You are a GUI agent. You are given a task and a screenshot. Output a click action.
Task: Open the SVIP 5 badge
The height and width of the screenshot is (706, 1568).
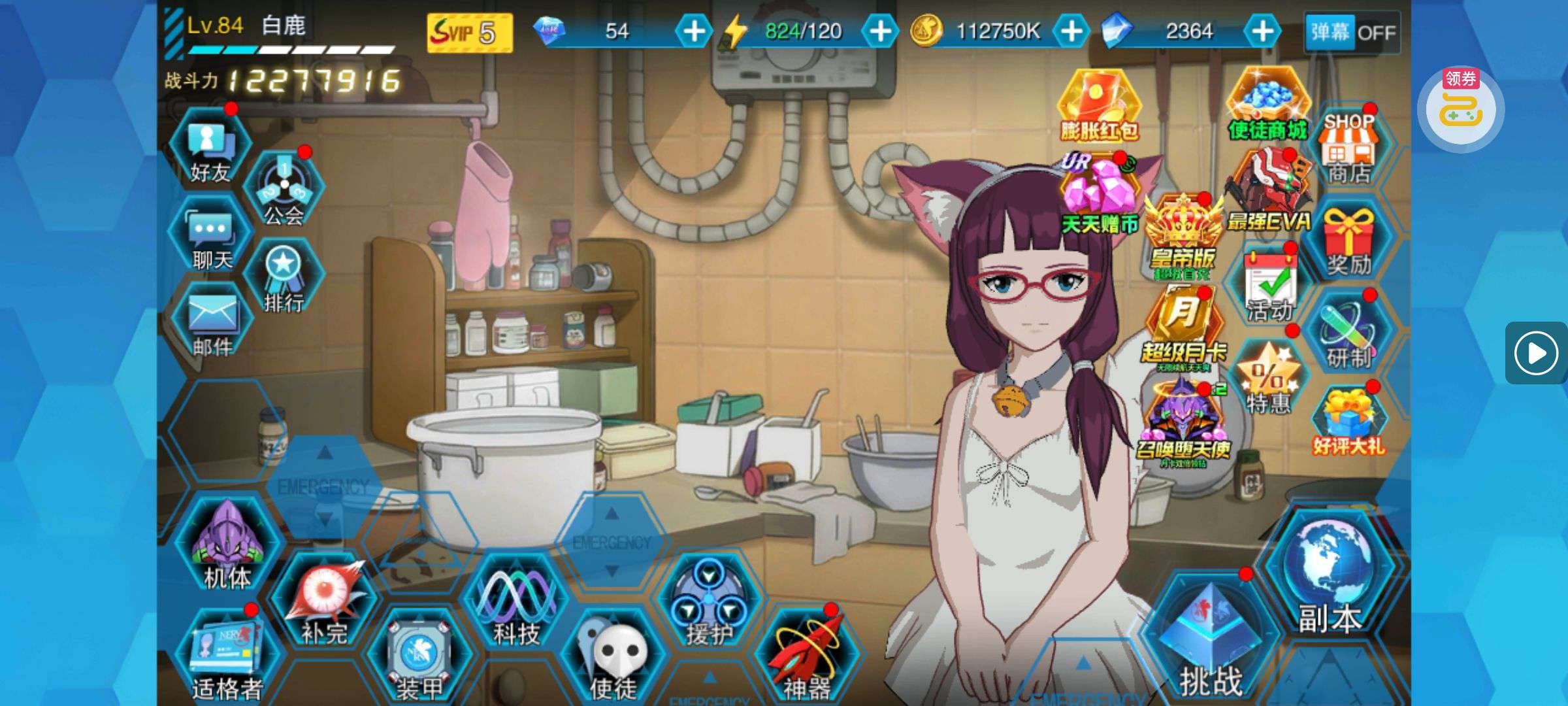(x=469, y=32)
